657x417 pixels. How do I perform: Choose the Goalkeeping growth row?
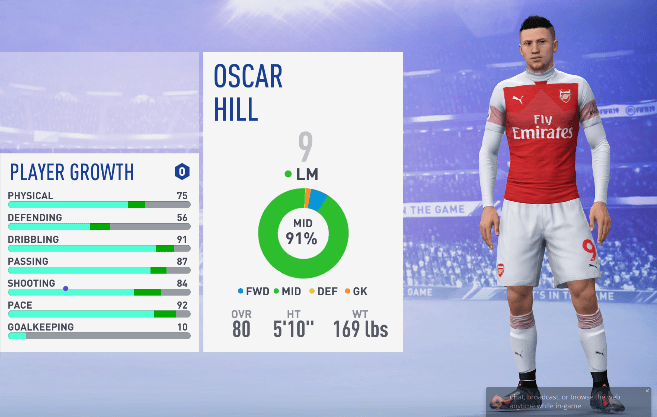(98, 332)
